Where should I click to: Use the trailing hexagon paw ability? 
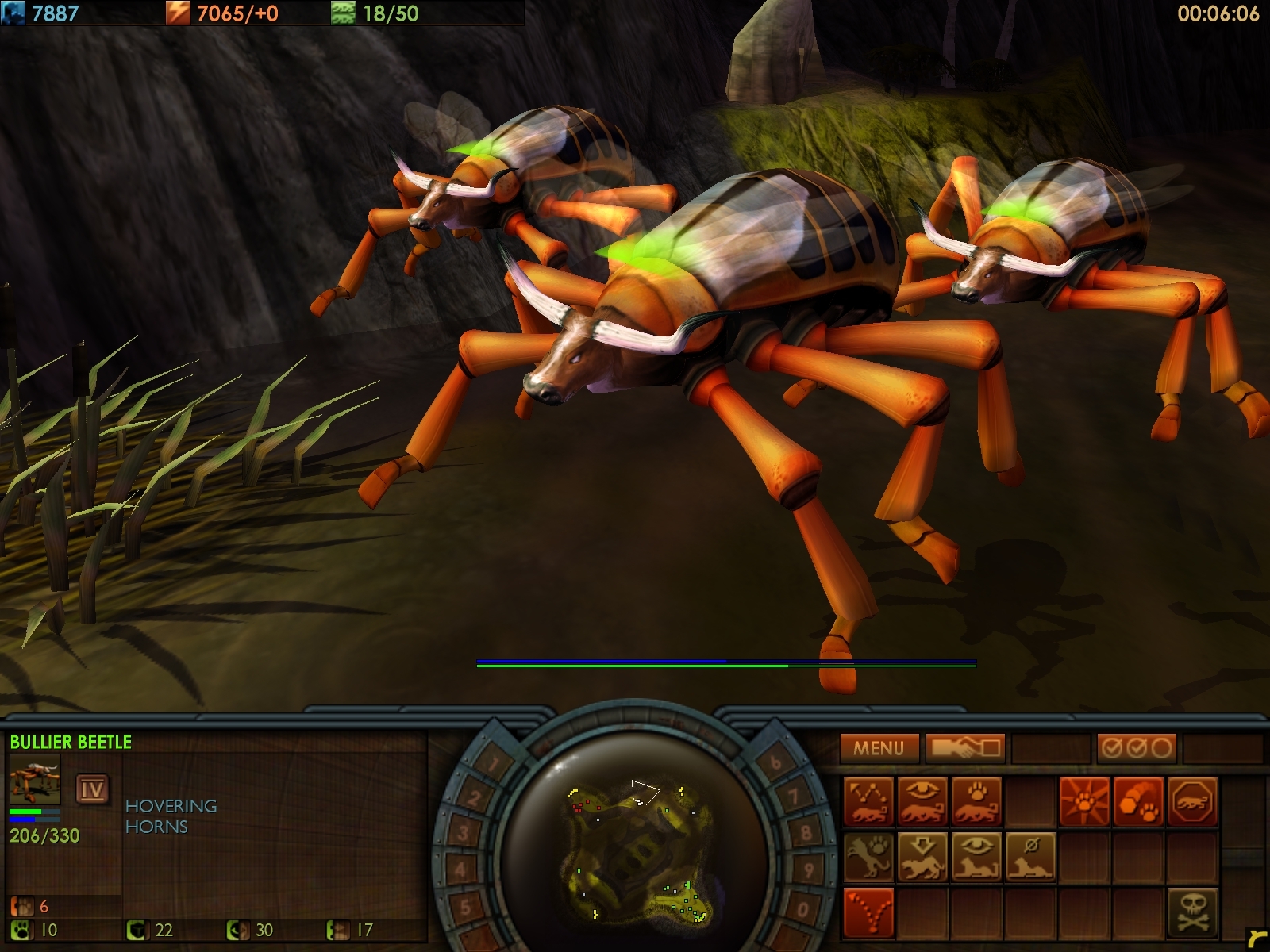point(1138,802)
